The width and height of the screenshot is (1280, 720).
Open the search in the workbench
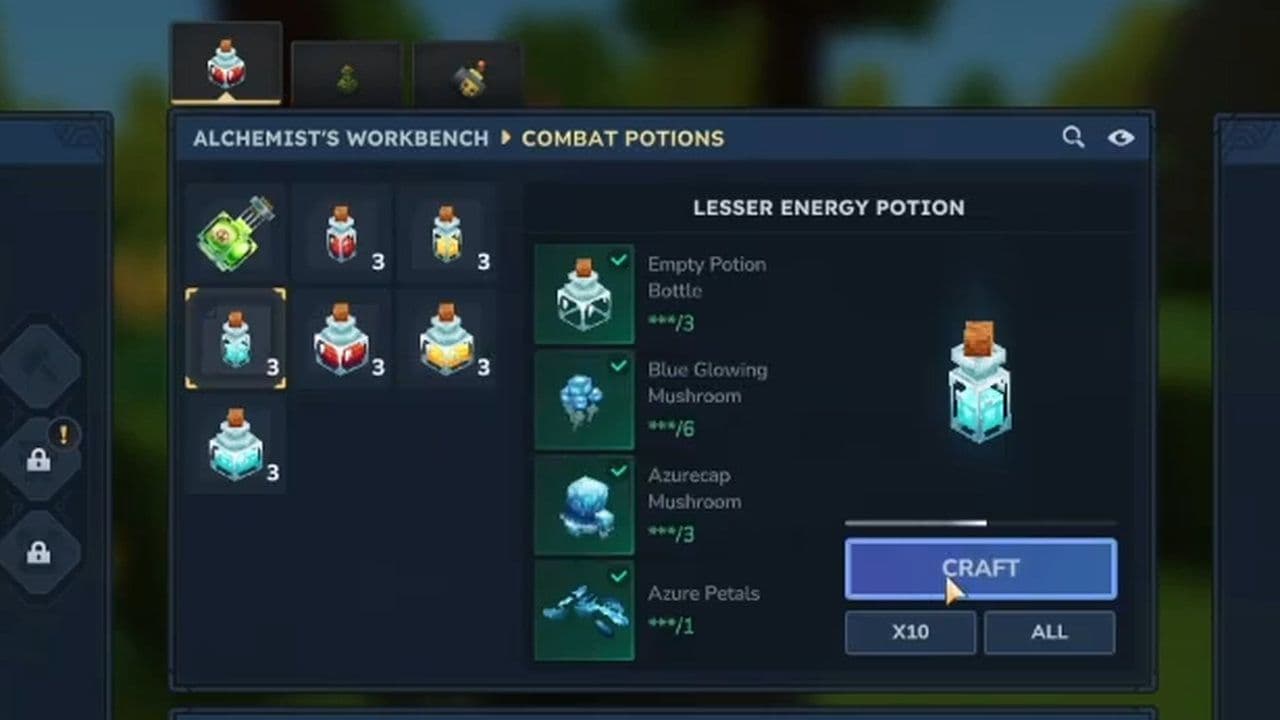(1074, 138)
